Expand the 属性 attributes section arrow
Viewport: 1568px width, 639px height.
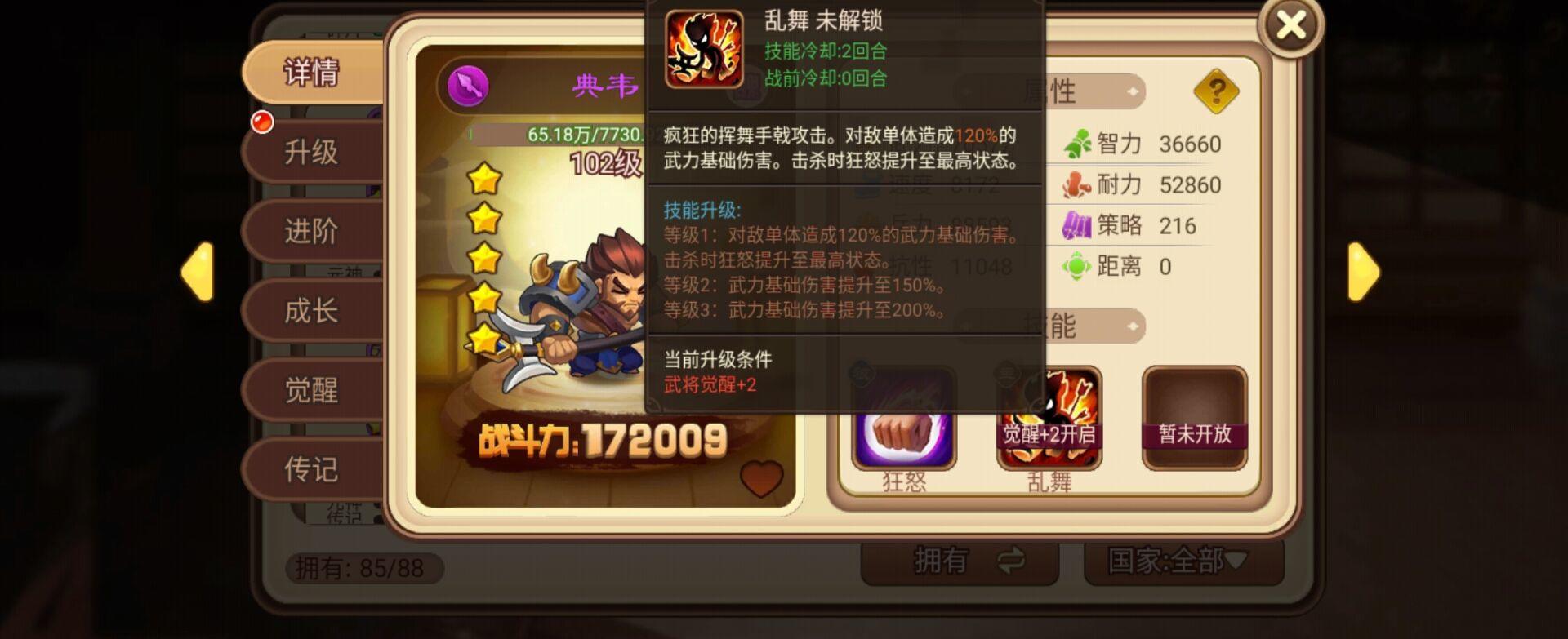(x=1131, y=92)
